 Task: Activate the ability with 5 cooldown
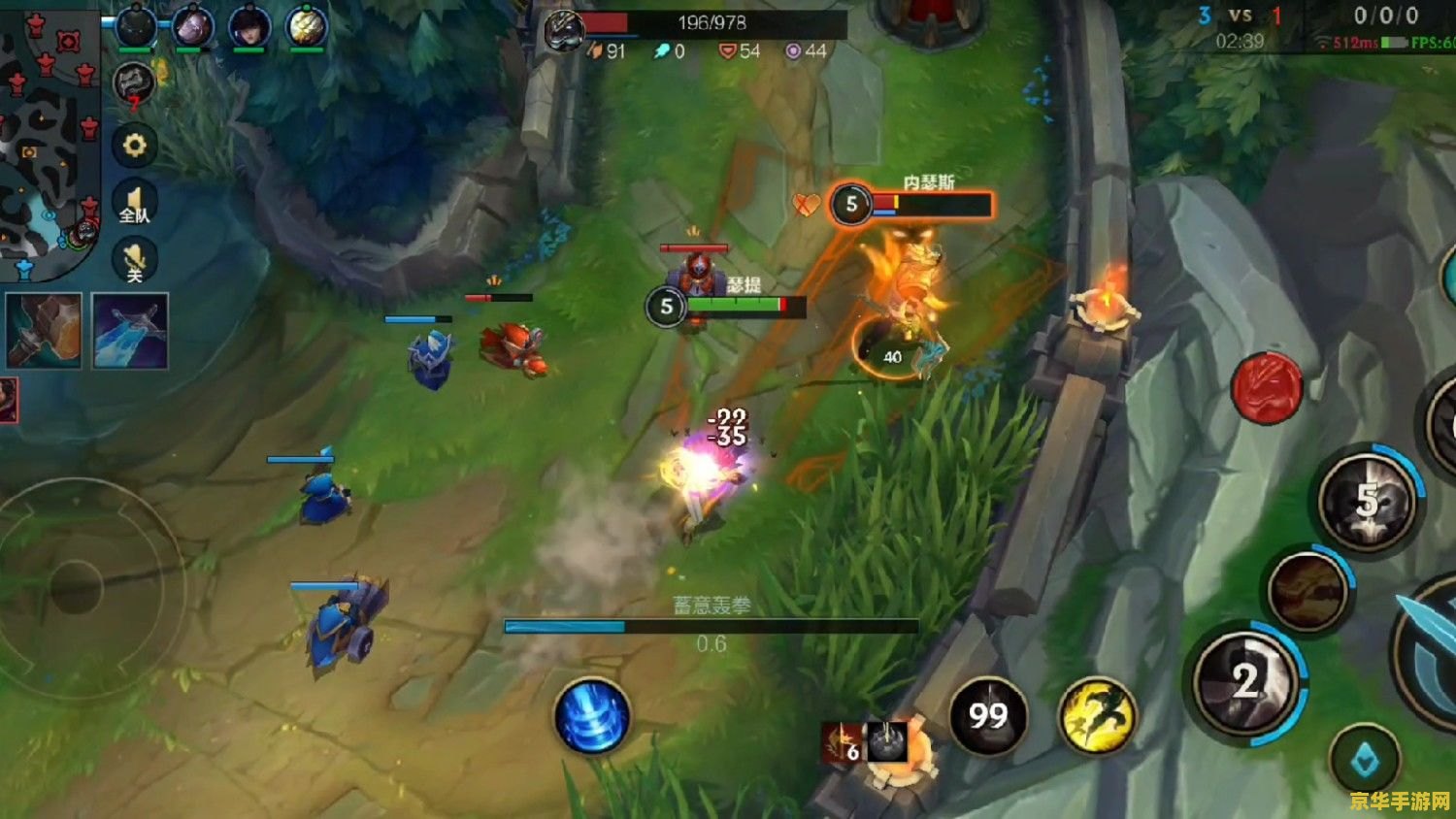click(1369, 501)
